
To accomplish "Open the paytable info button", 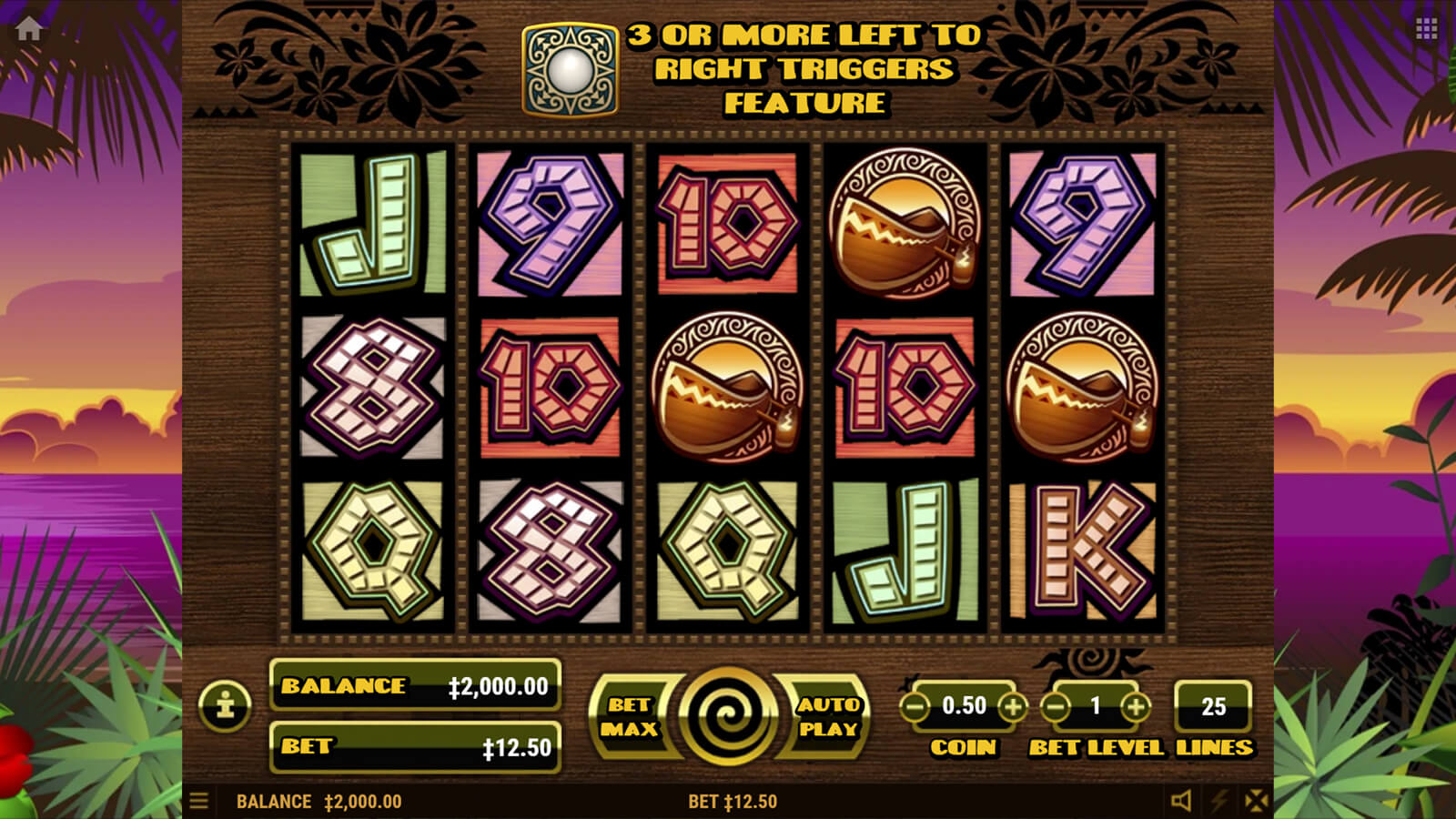I will pyautogui.click(x=225, y=705).
